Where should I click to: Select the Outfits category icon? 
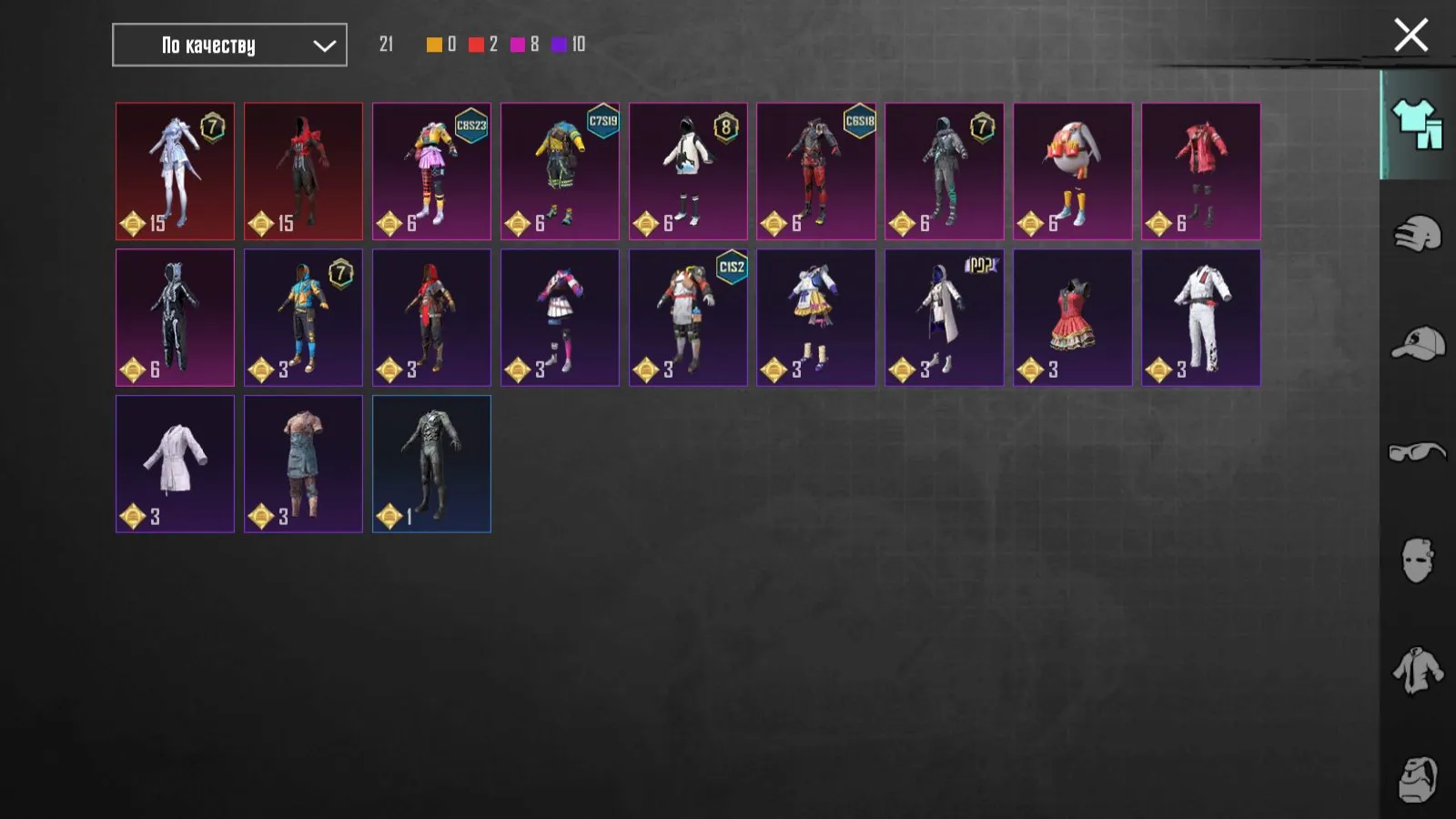pos(1417,127)
